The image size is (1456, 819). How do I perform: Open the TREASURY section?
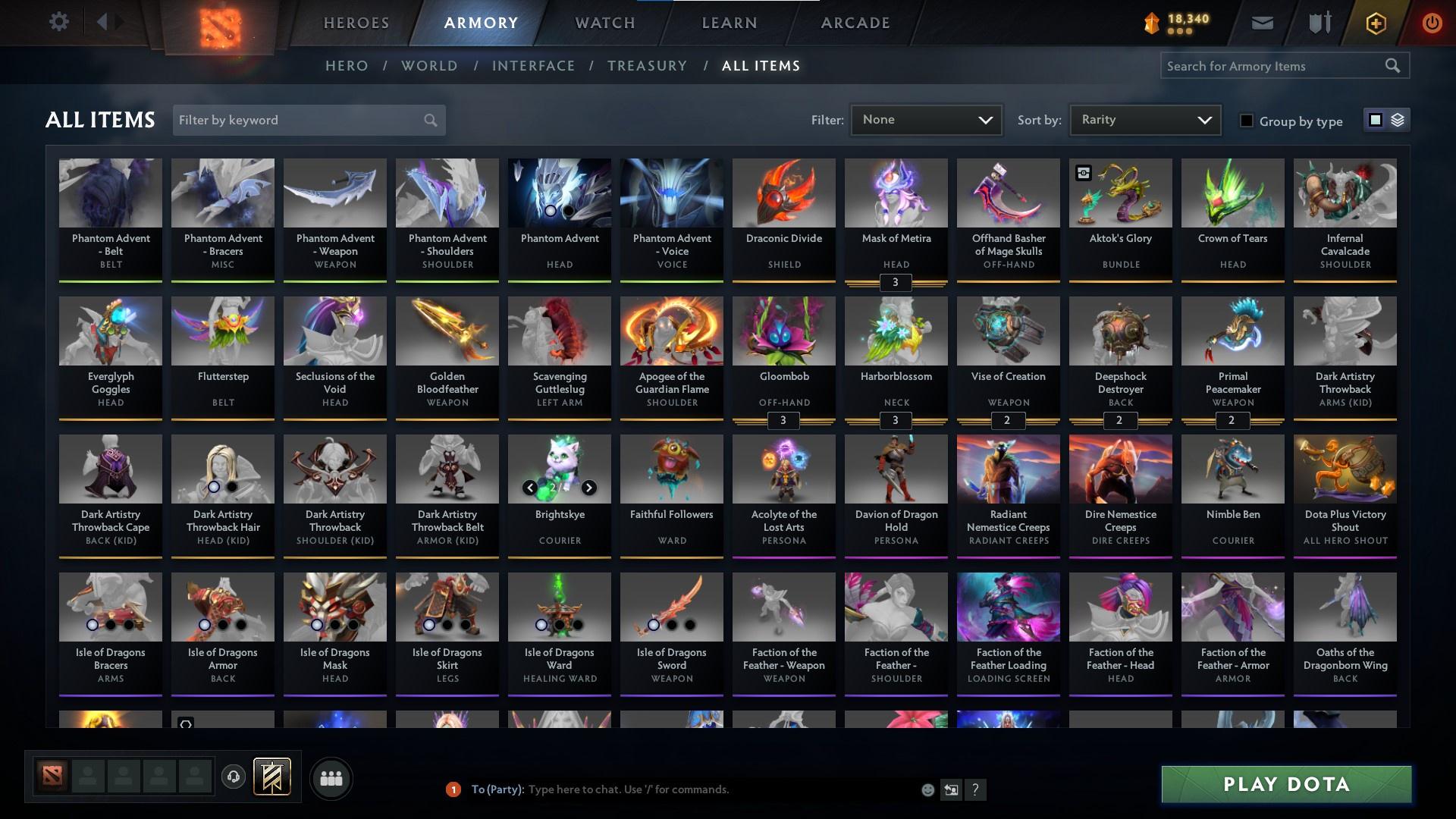647,66
